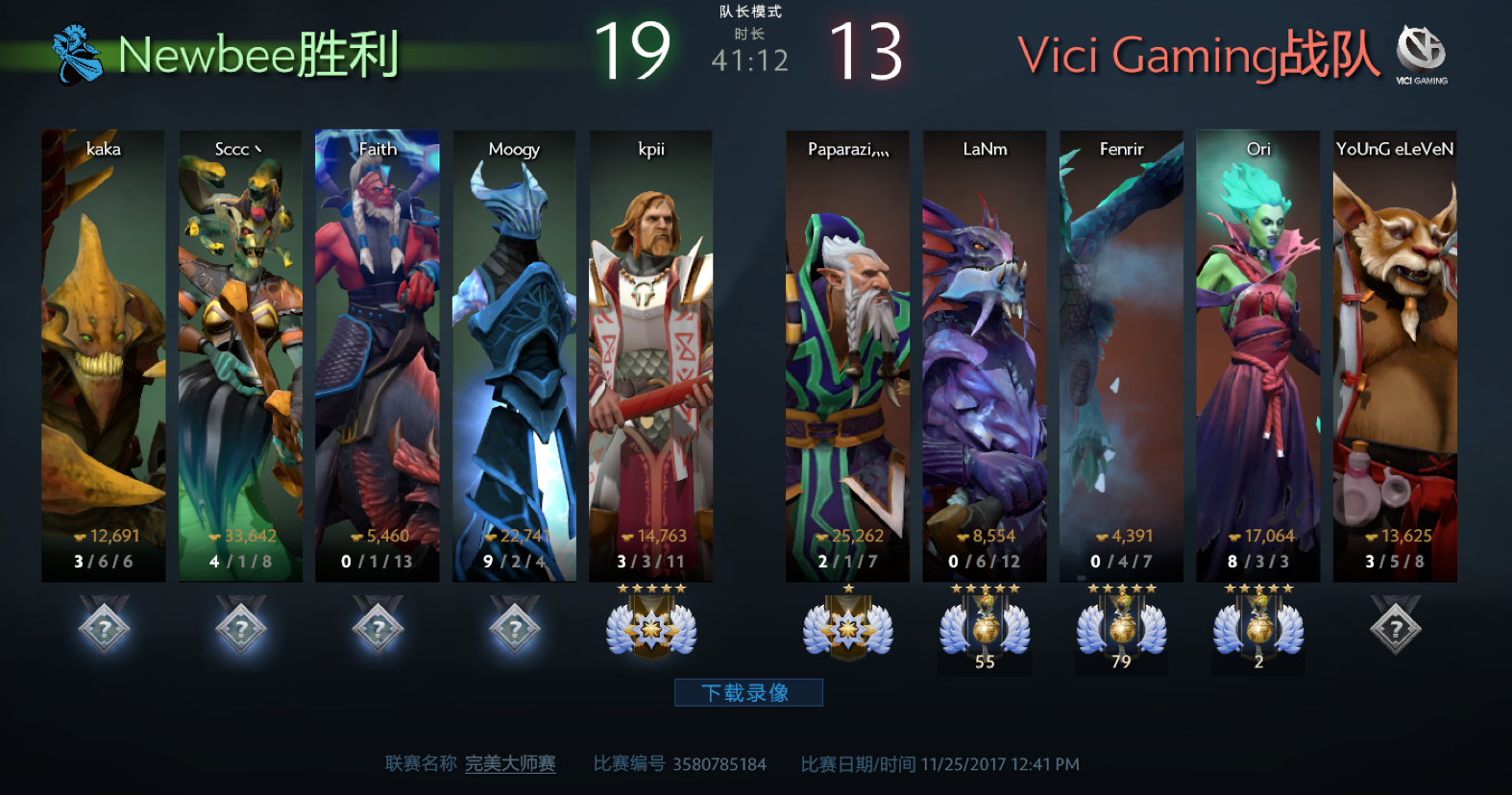Select Moogy's hero portrait card

coord(514,355)
